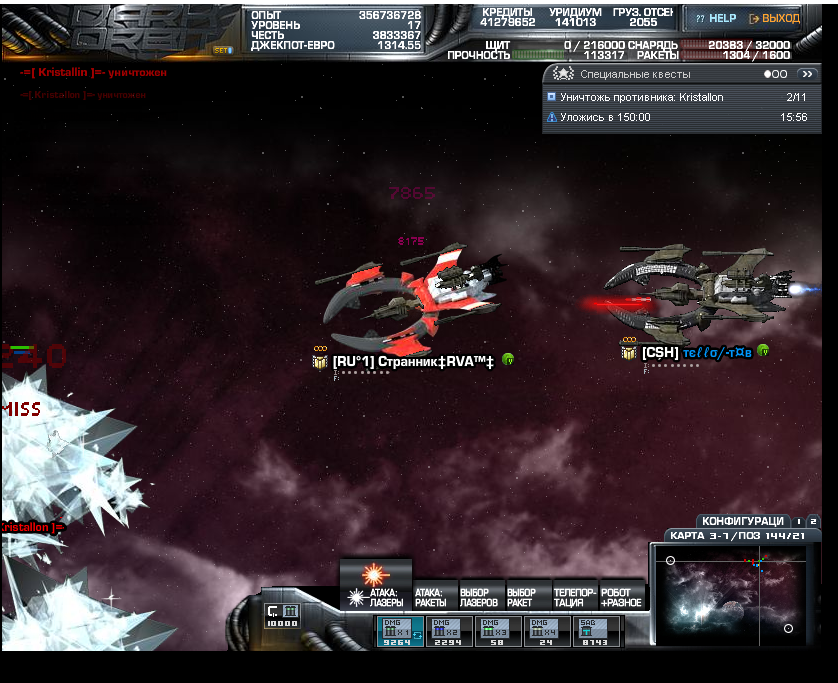
Task: Click the ammo stock icon showing 10000
Action: (x=281, y=614)
